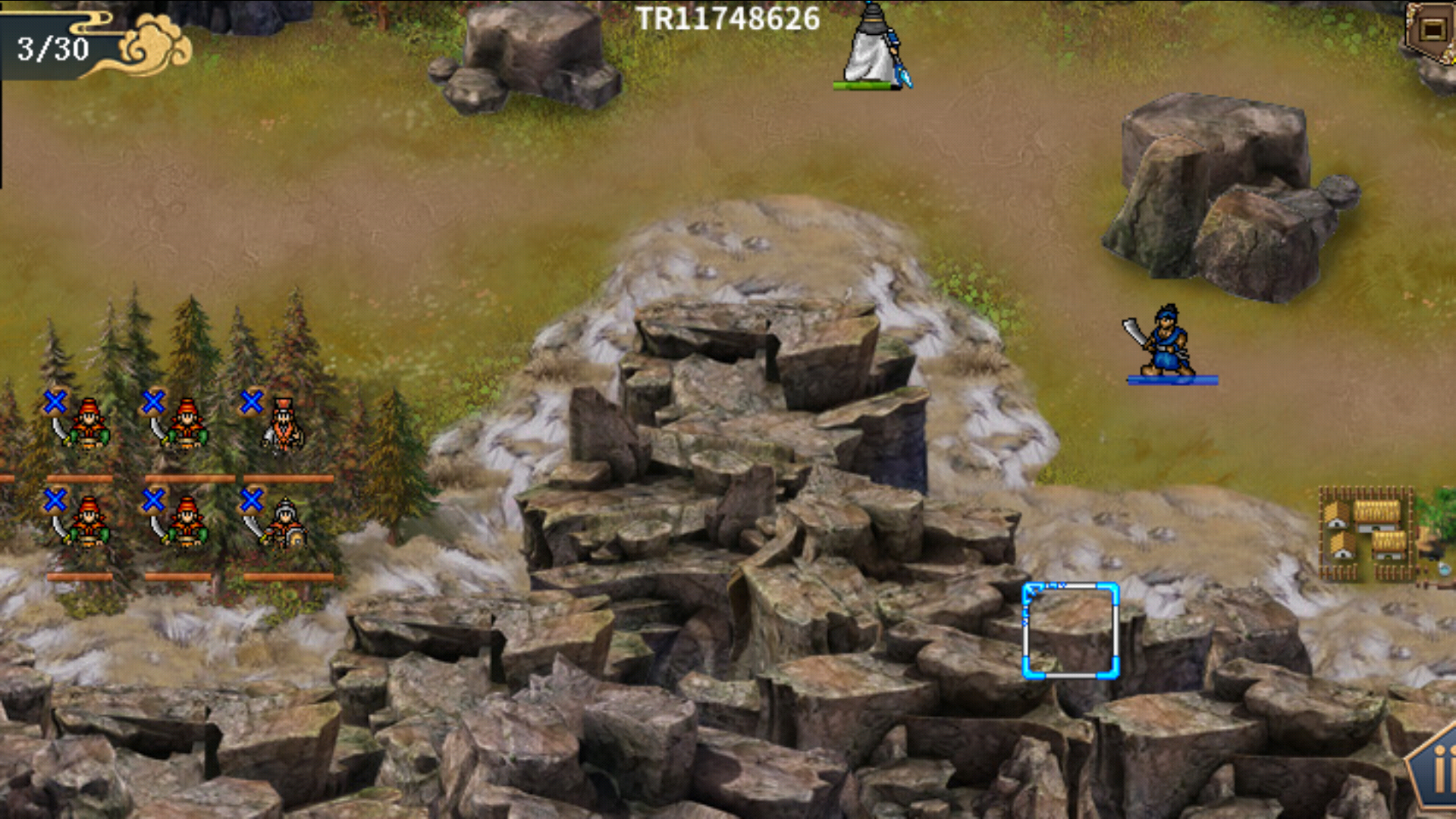This screenshot has height=819, width=1456.
Task: Select the white-robed strategist unit
Action: 872,47
